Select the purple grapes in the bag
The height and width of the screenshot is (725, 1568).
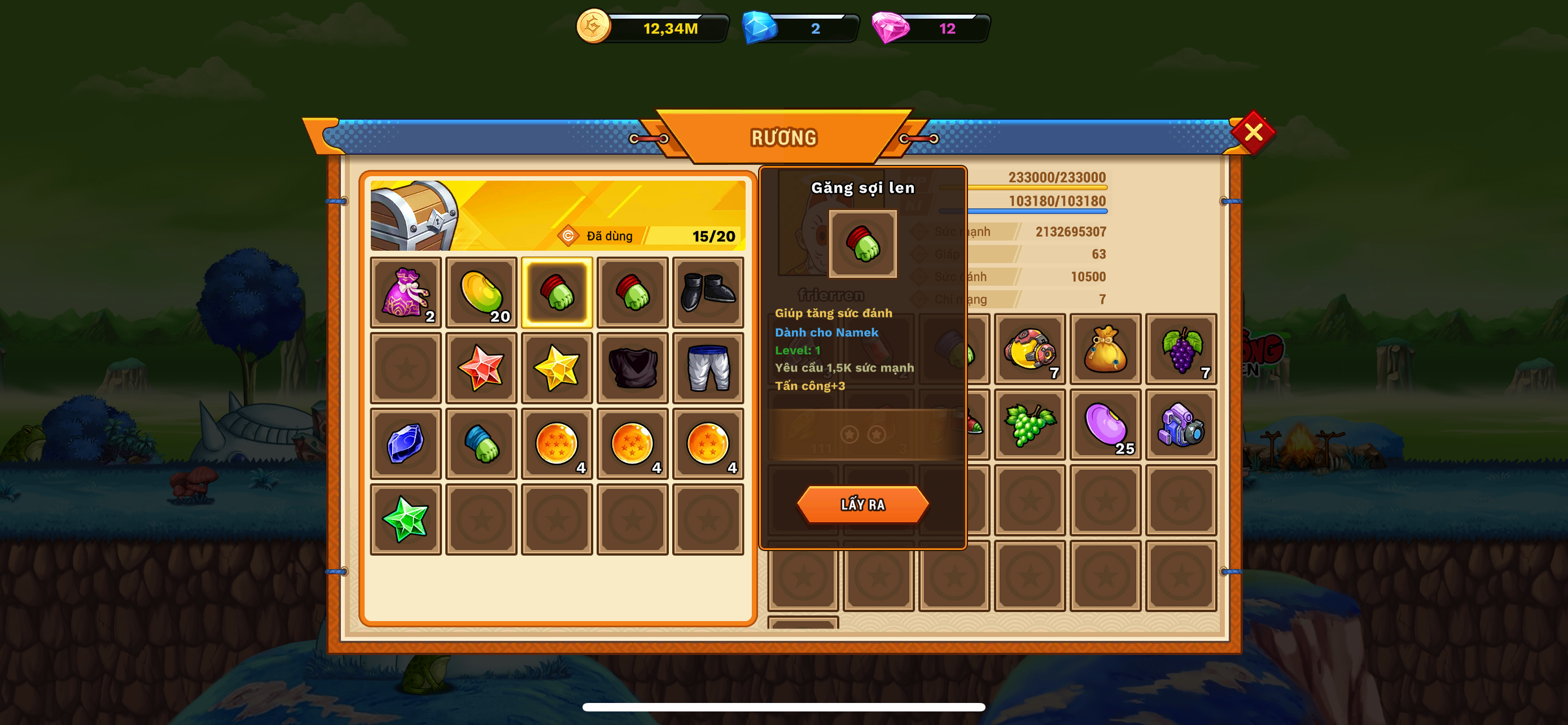pyautogui.click(x=1181, y=350)
